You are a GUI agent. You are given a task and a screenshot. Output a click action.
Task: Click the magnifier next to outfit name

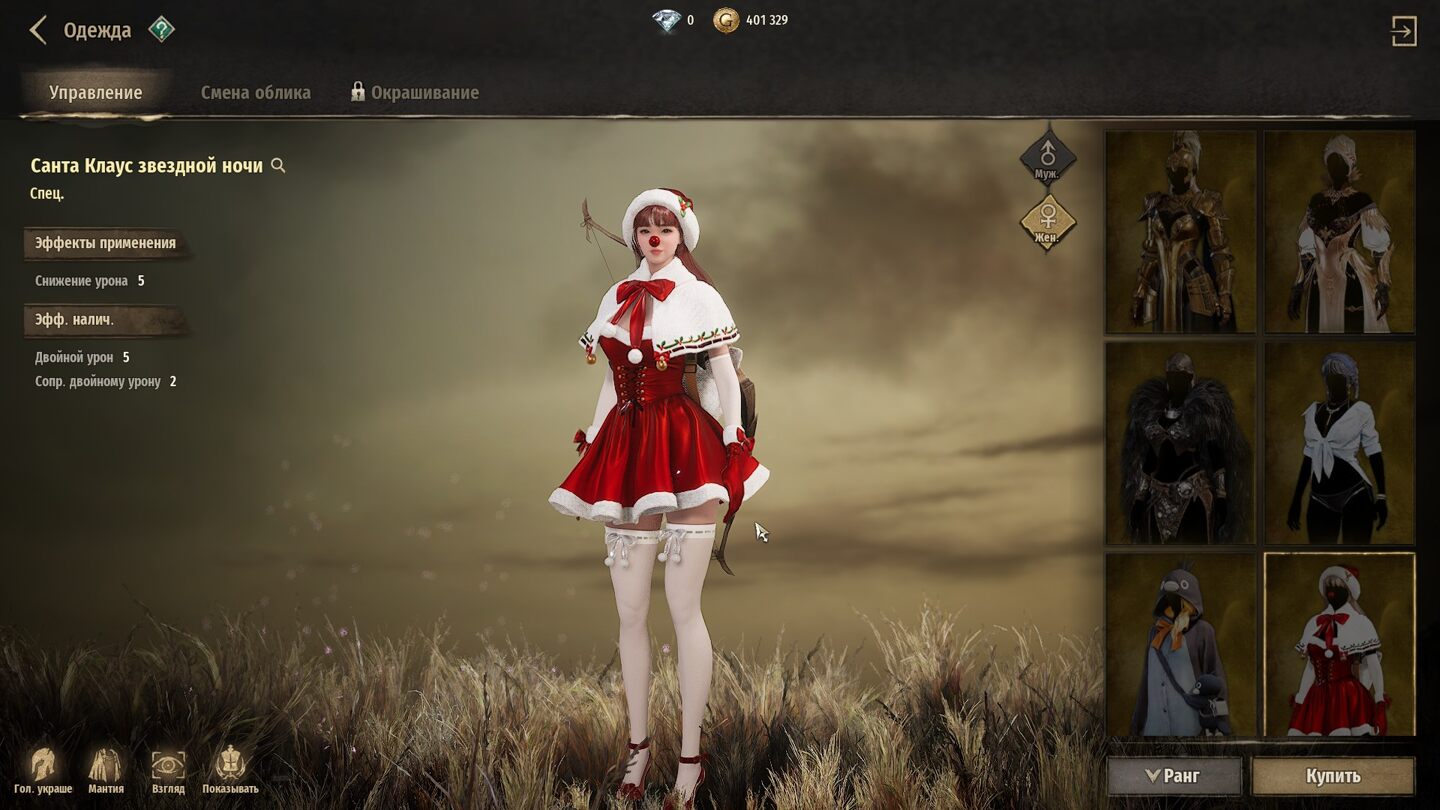tap(279, 166)
